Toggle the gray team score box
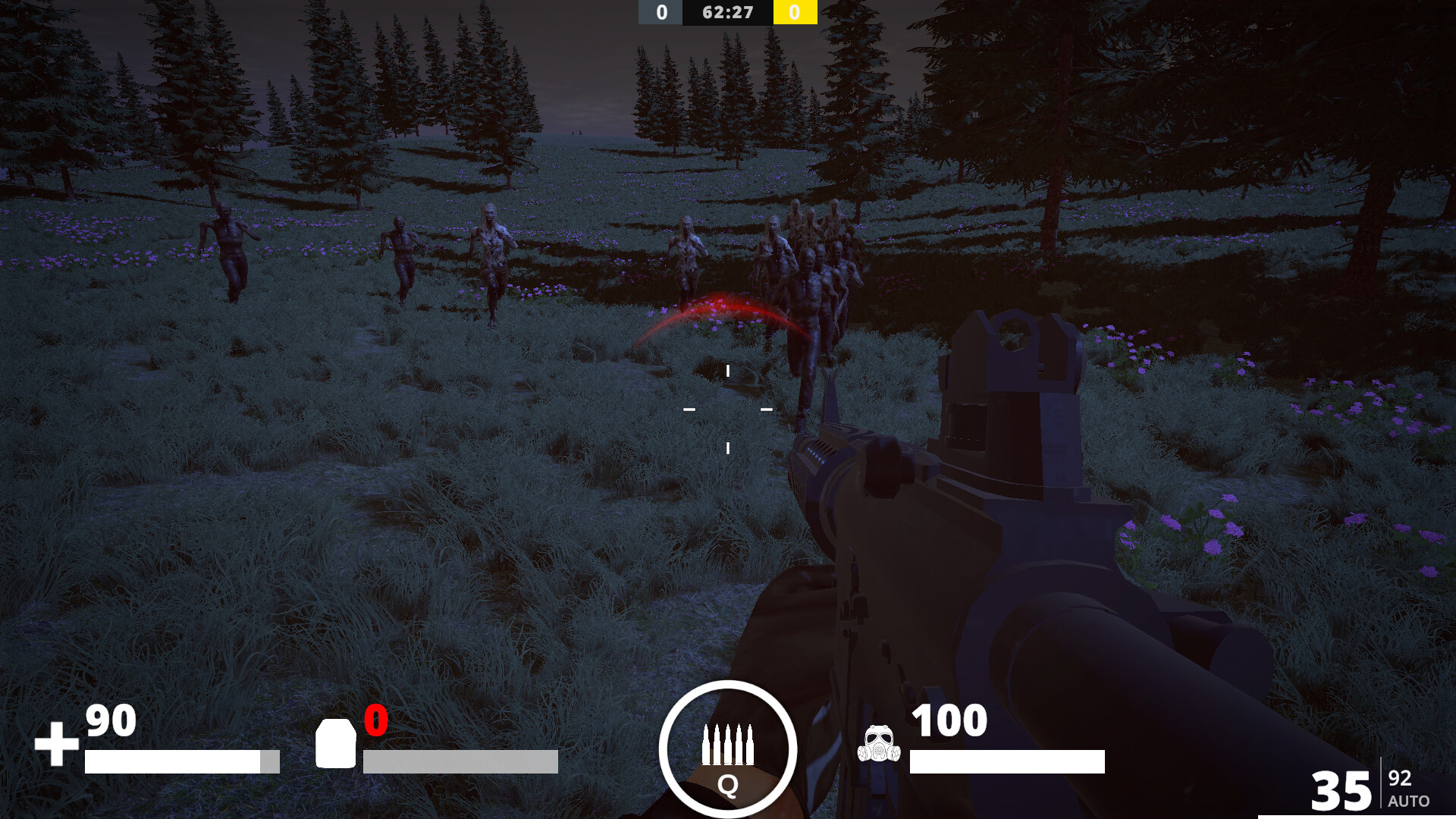Viewport: 1456px width, 819px height. 659,12
